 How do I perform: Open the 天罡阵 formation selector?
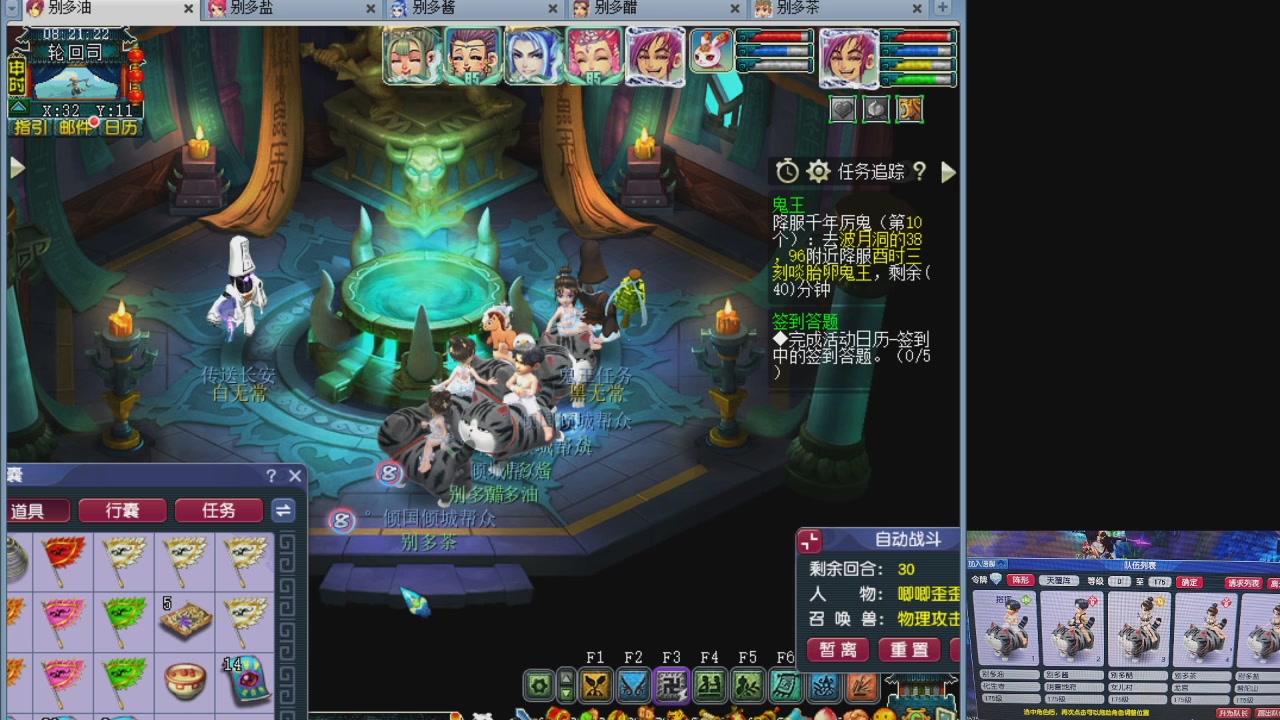1059,581
